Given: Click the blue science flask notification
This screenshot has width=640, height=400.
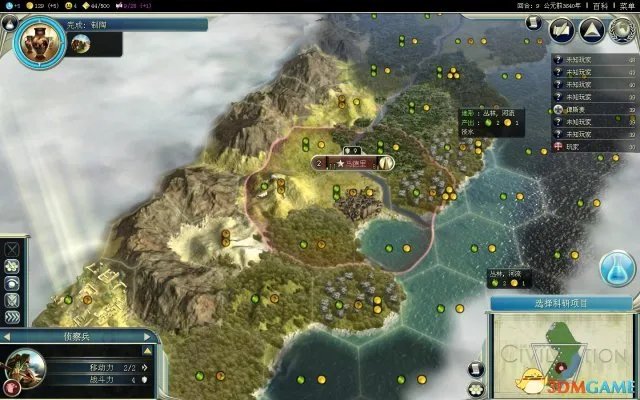Looking at the screenshot, I should click(619, 267).
